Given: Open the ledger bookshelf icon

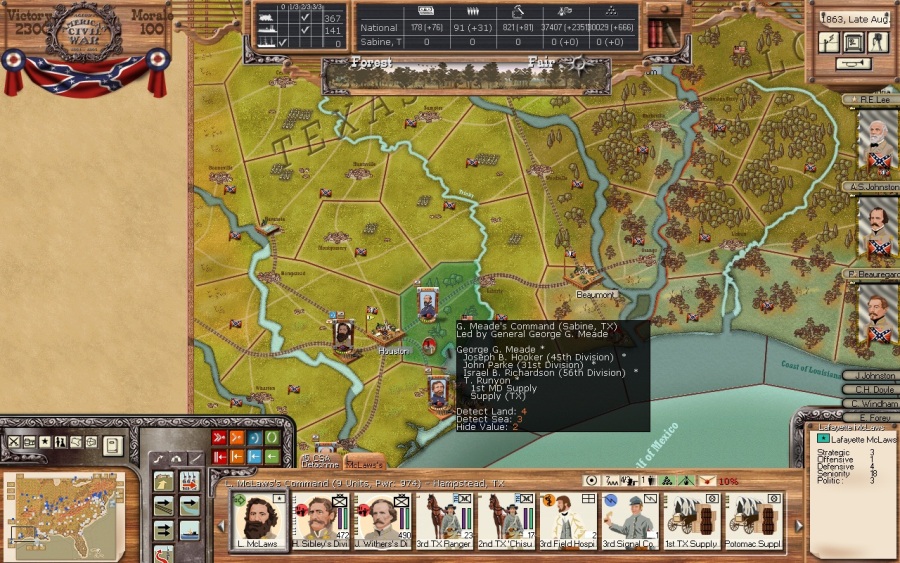Looking at the screenshot, I should (663, 32).
